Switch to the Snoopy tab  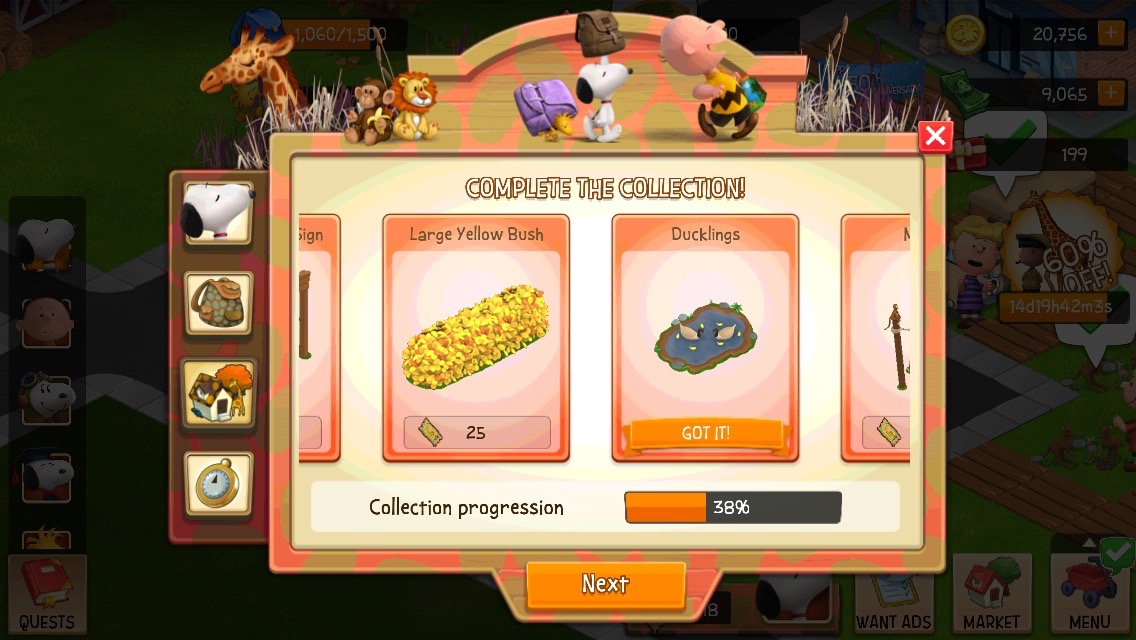(218, 212)
